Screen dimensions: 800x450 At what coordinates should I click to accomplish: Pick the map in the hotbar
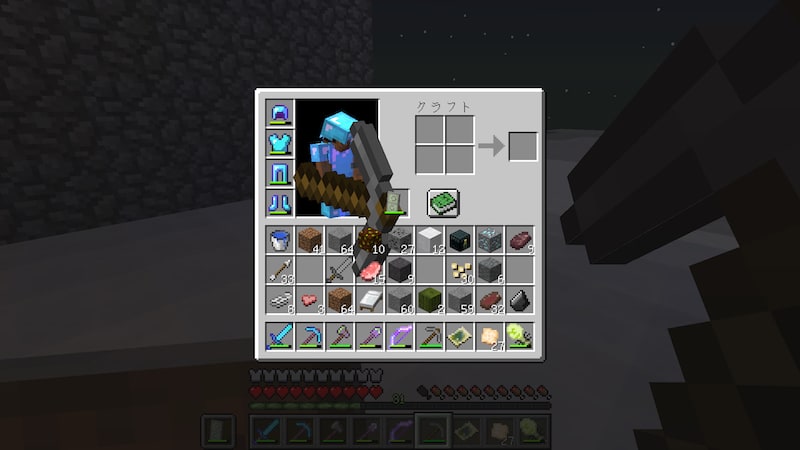pos(459,337)
